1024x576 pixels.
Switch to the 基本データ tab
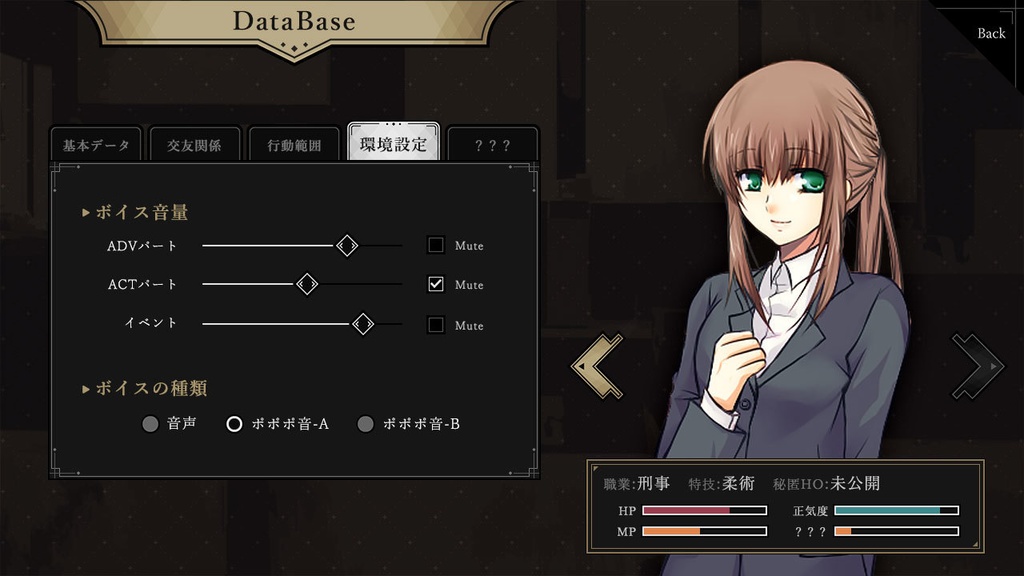point(96,145)
